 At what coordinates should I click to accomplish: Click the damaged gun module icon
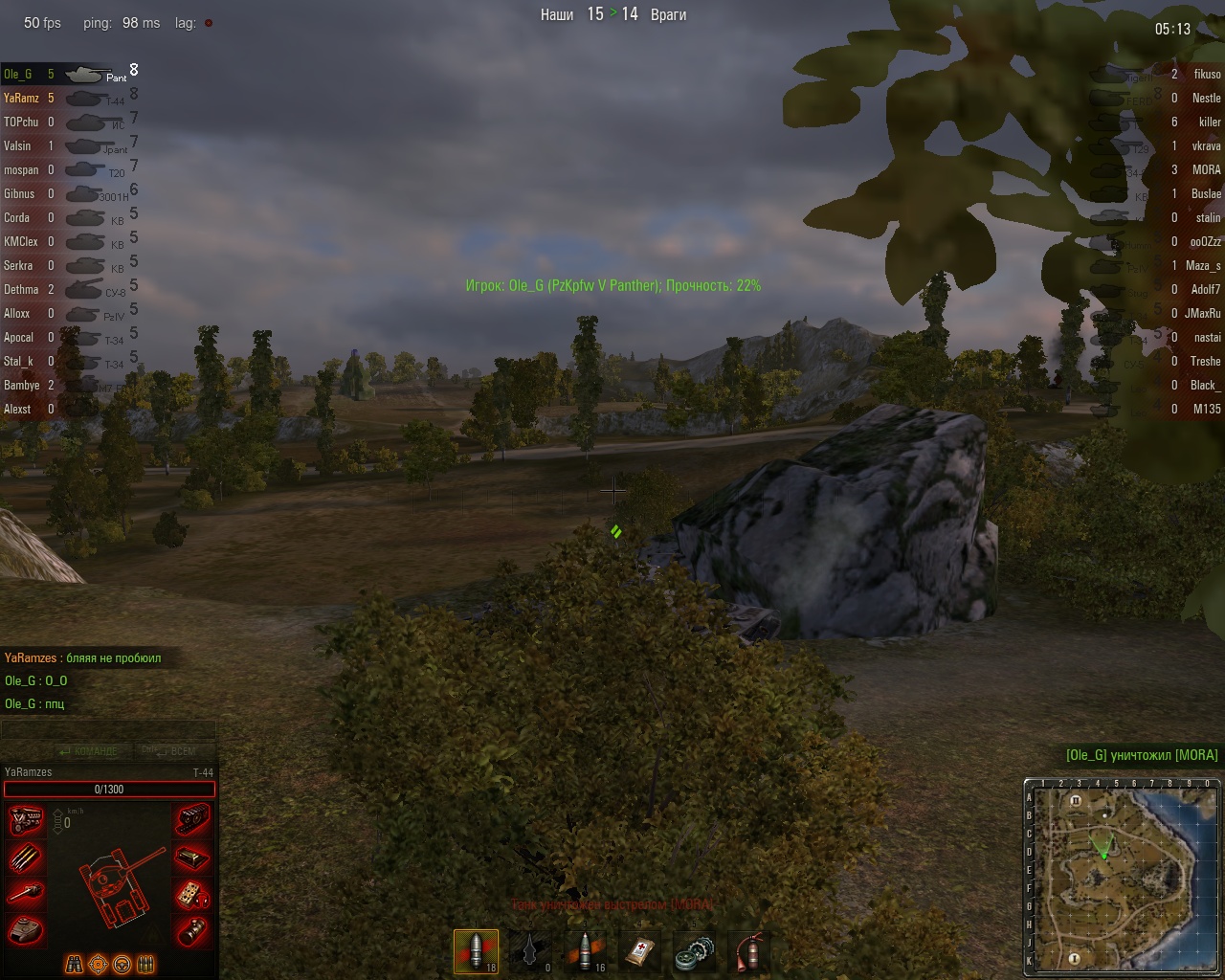26,894
